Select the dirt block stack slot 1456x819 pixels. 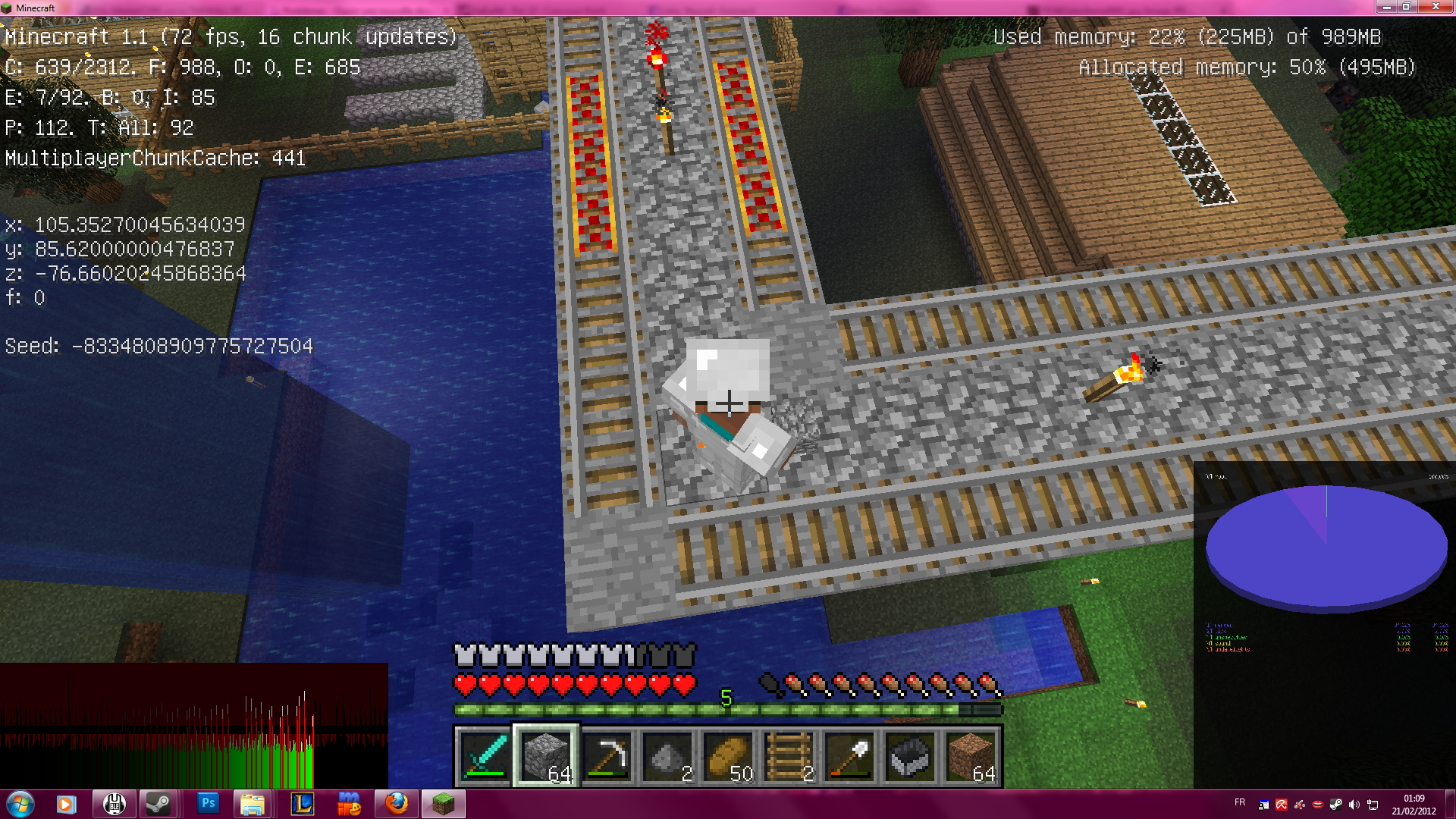[971, 756]
